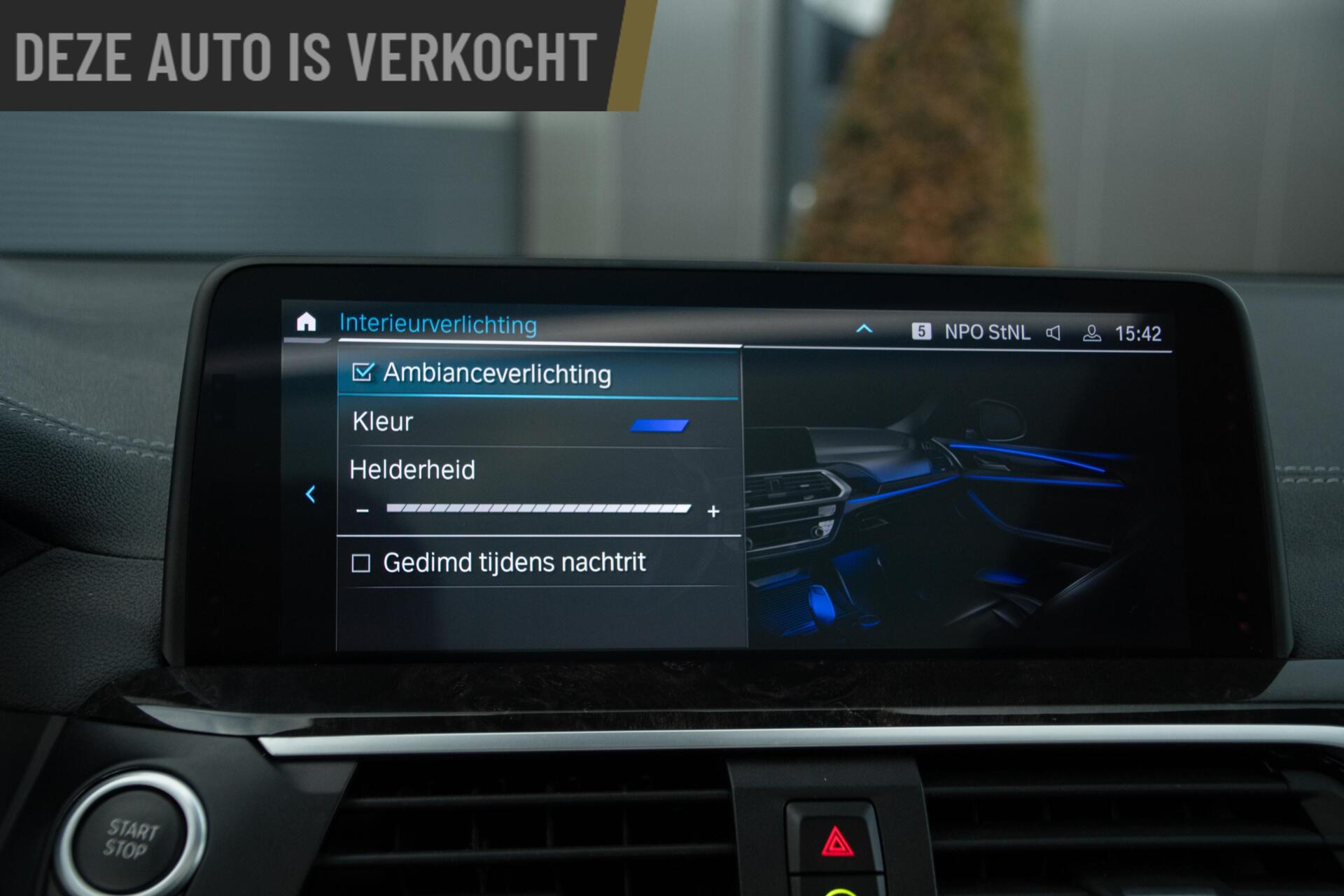Go back with the left arrow
Viewport: 1344px width, 896px height.
pyautogui.click(x=311, y=494)
